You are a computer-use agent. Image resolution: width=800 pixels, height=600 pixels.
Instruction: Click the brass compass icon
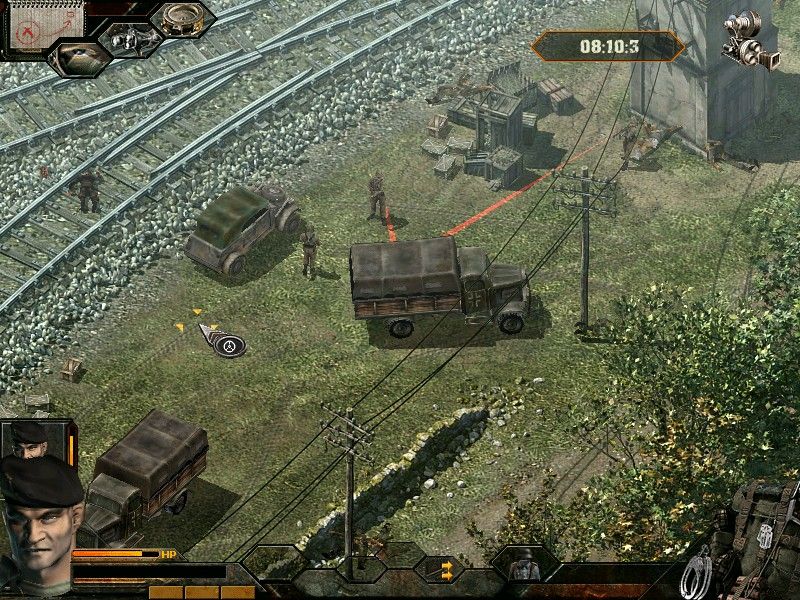click(182, 19)
